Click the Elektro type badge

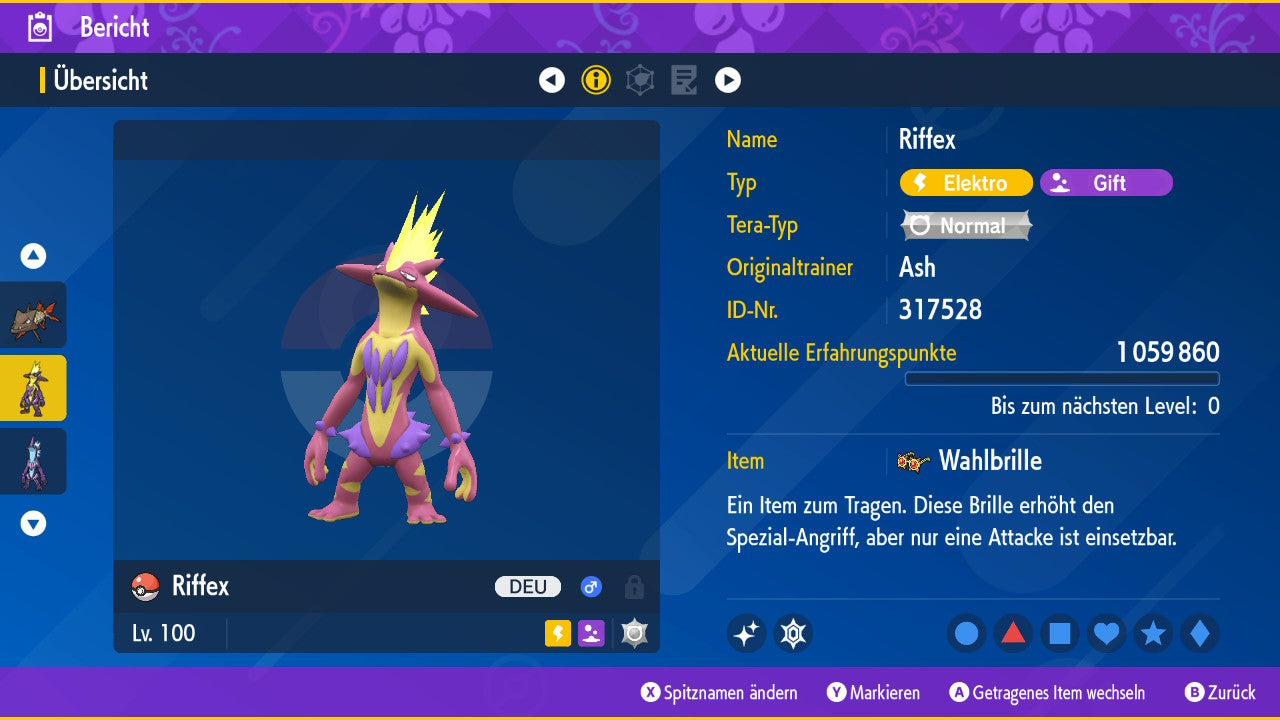pos(966,183)
